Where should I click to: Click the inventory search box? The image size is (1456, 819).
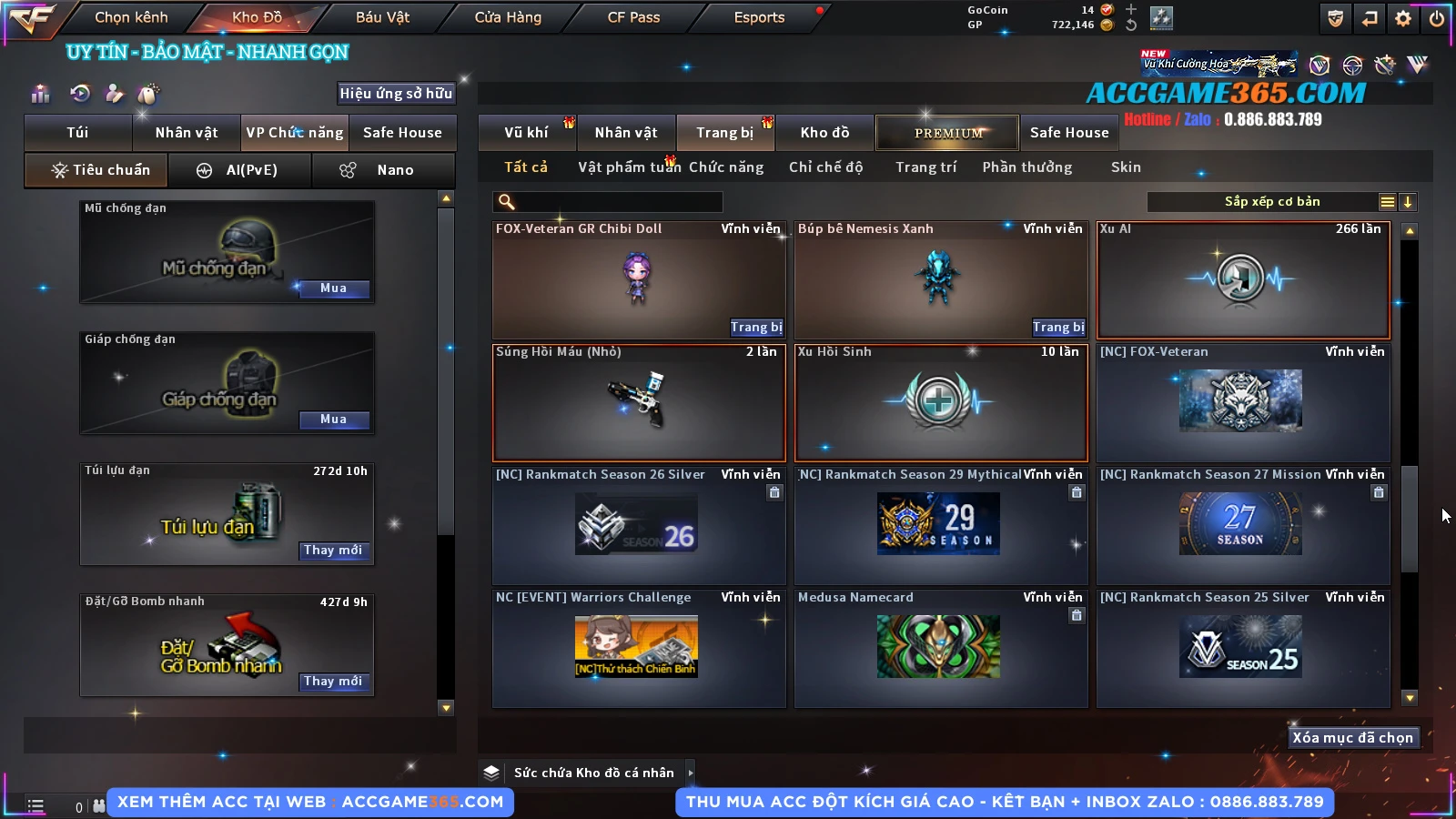pyautogui.click(x=608, y=202)
